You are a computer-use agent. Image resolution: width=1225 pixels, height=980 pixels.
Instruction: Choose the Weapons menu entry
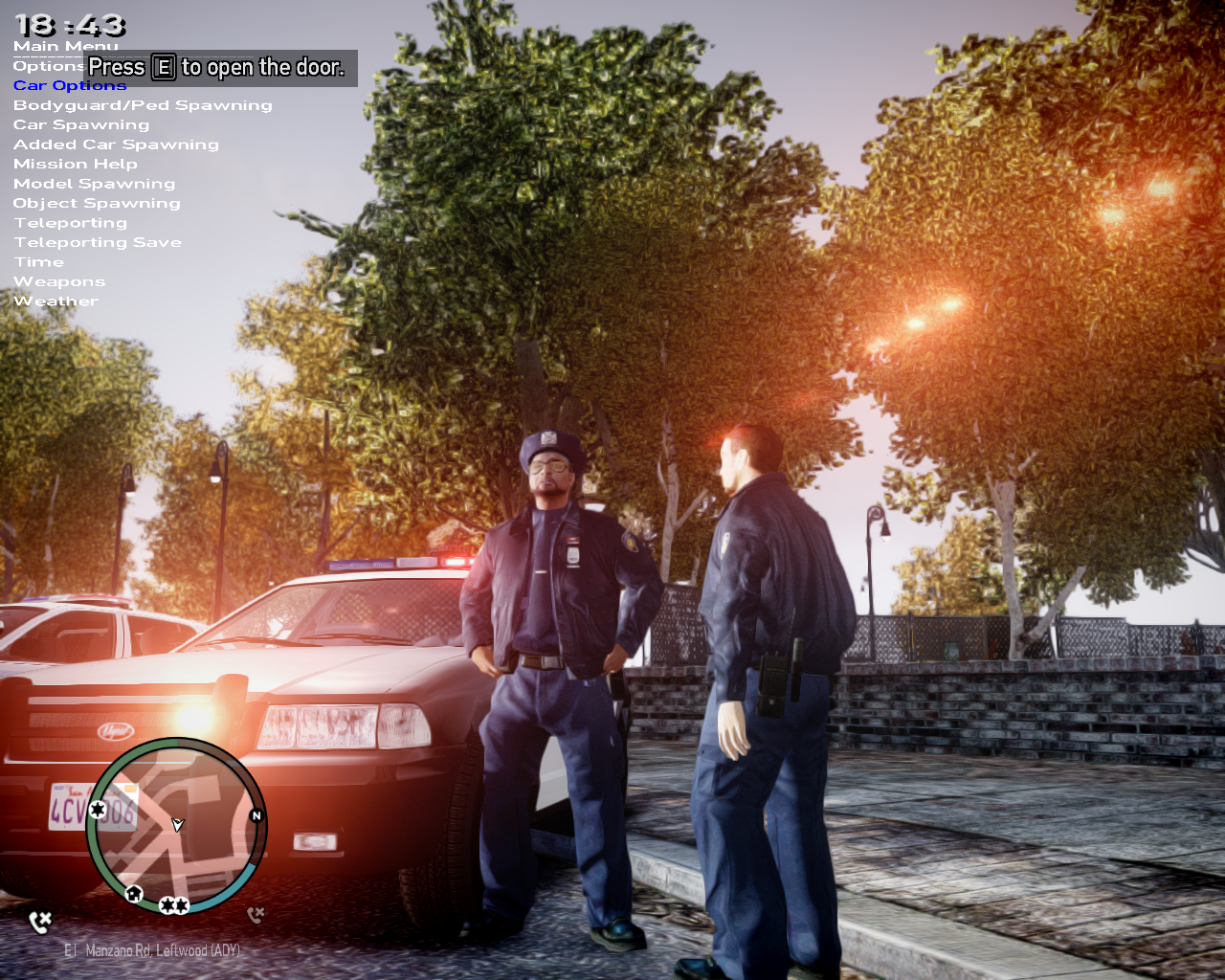tap(59, 282)
